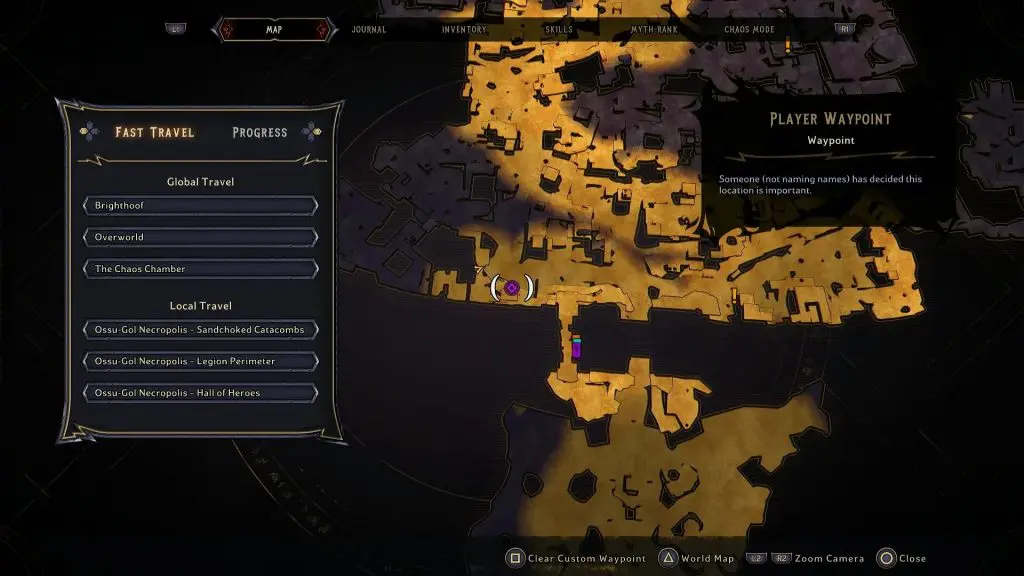This screenshot has width=1024, height=576.
Task: Select the Fast Travel panel tab
Action: [x=154, y=132]
